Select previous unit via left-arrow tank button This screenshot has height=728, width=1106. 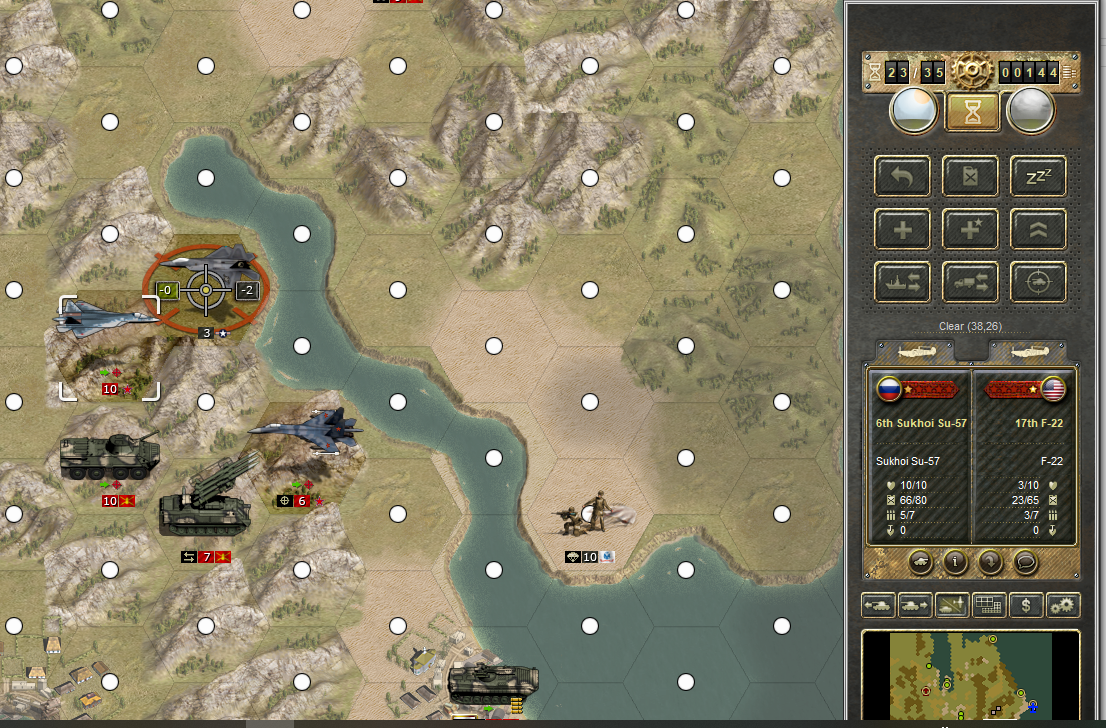(x=878, y=605)
